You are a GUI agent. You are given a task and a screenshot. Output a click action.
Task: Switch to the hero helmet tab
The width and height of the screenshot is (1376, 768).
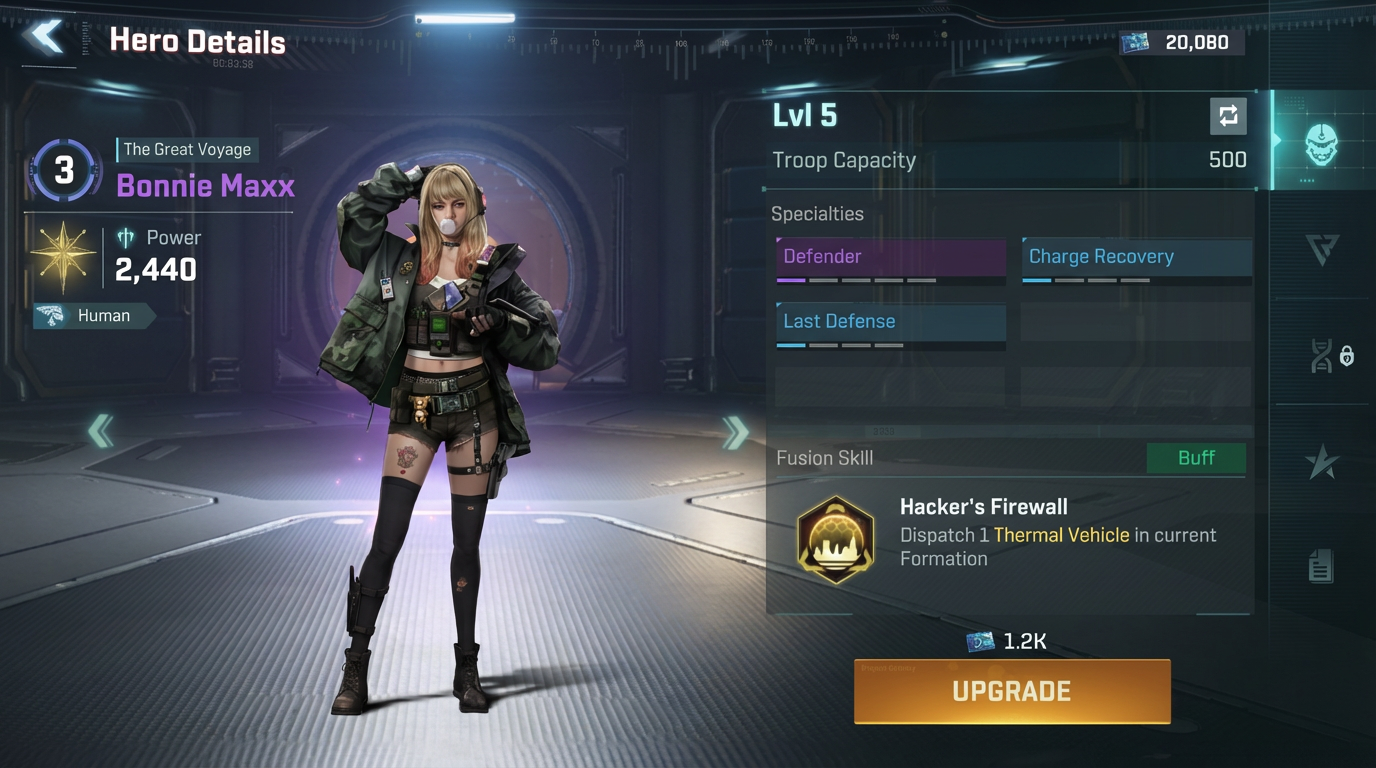(x=1321, y=144)
